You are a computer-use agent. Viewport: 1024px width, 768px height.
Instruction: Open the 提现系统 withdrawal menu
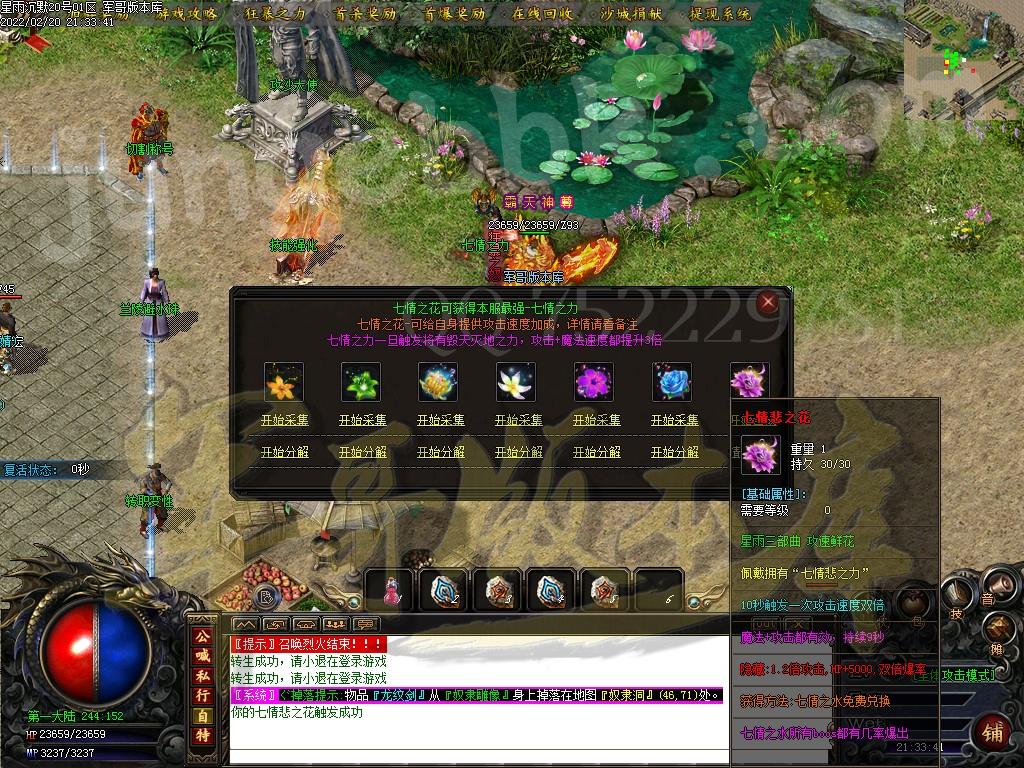click(x=720, y=14)
